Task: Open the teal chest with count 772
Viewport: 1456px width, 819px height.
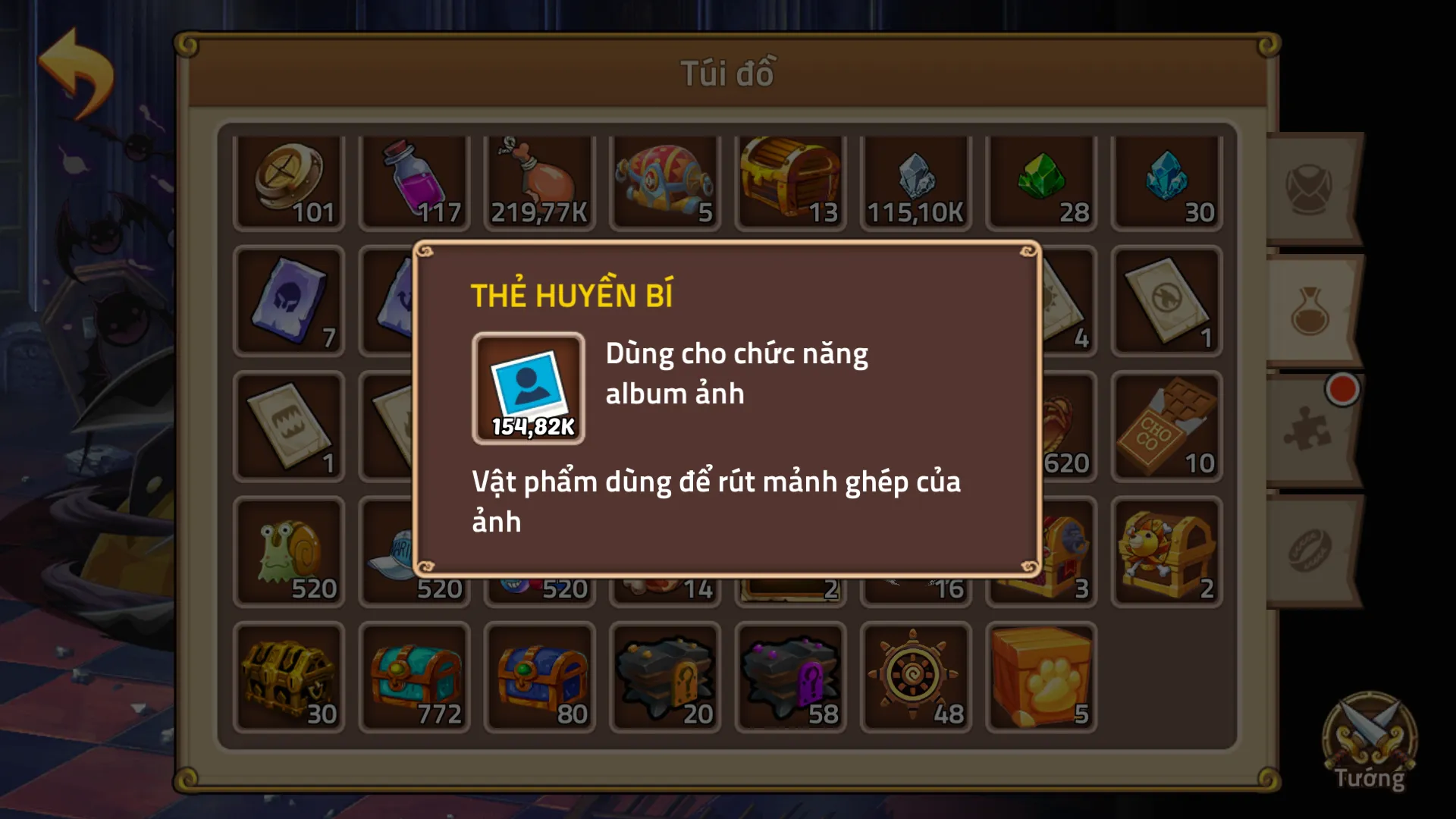Action: (414, 675)
